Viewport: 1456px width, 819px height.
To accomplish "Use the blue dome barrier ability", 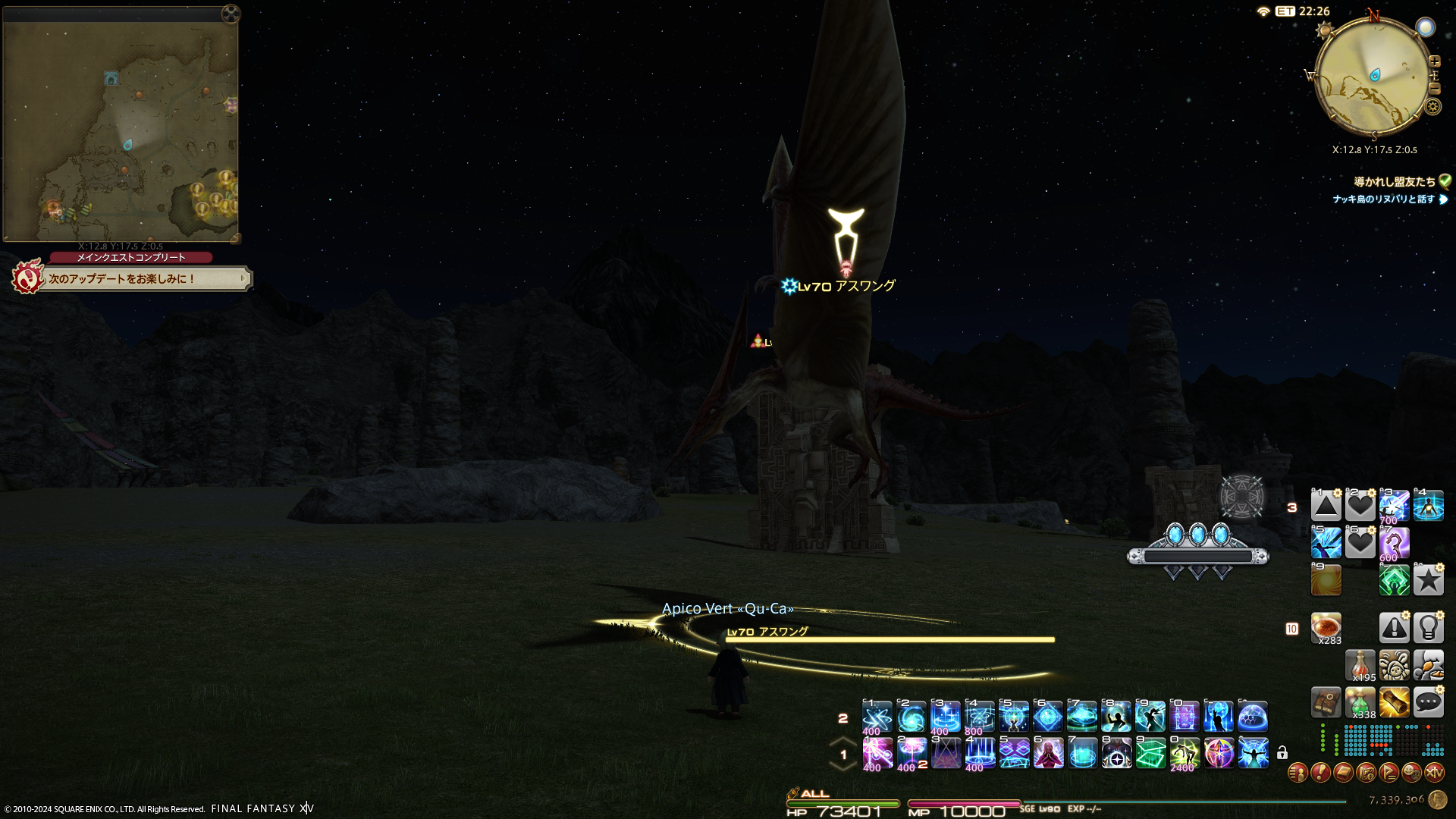I will click(1253, 717).
